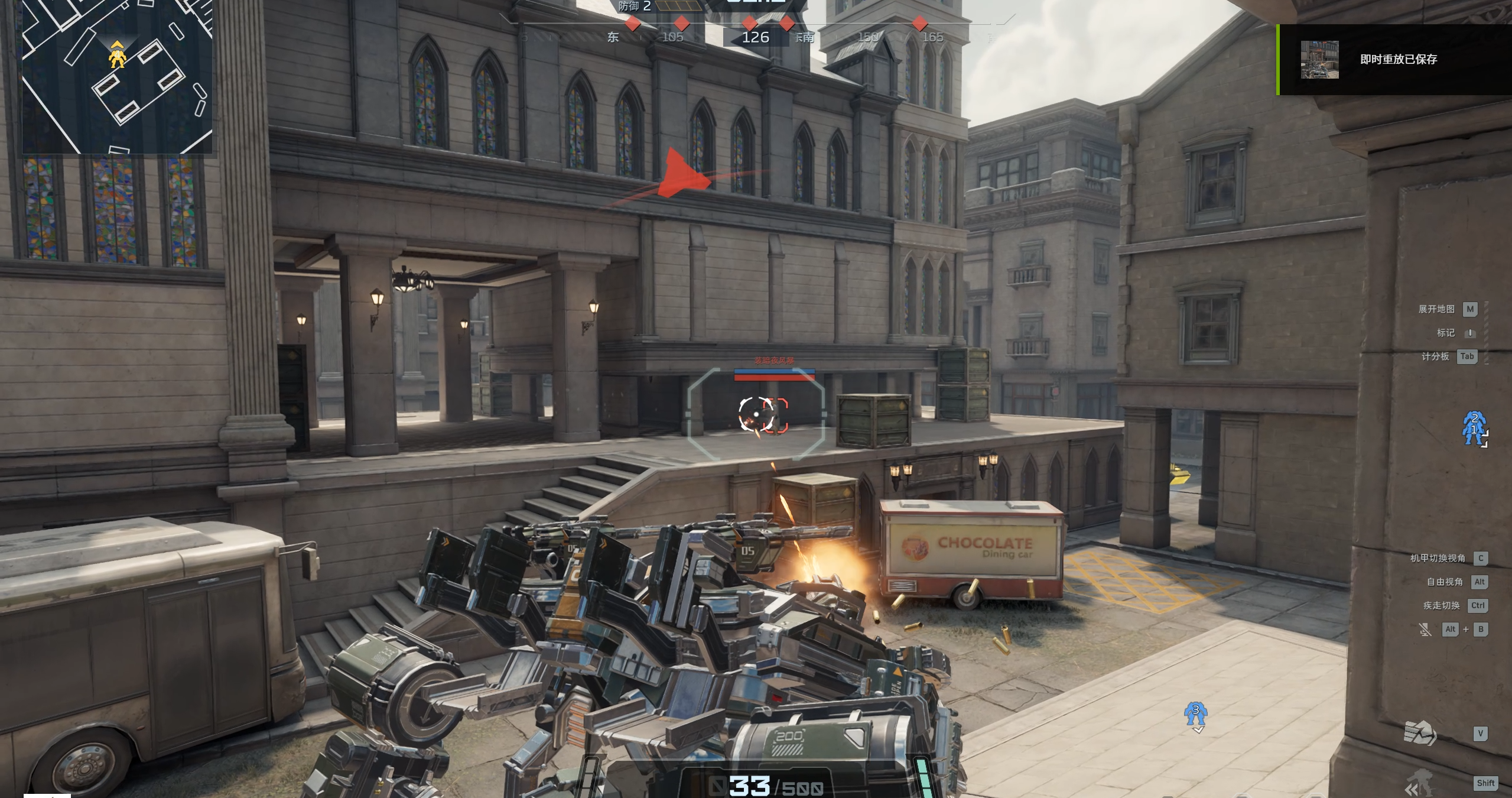Click the minimap in the corner
Image resolution: width=1512 pixels, height=798 pixels.
[117, 77]
